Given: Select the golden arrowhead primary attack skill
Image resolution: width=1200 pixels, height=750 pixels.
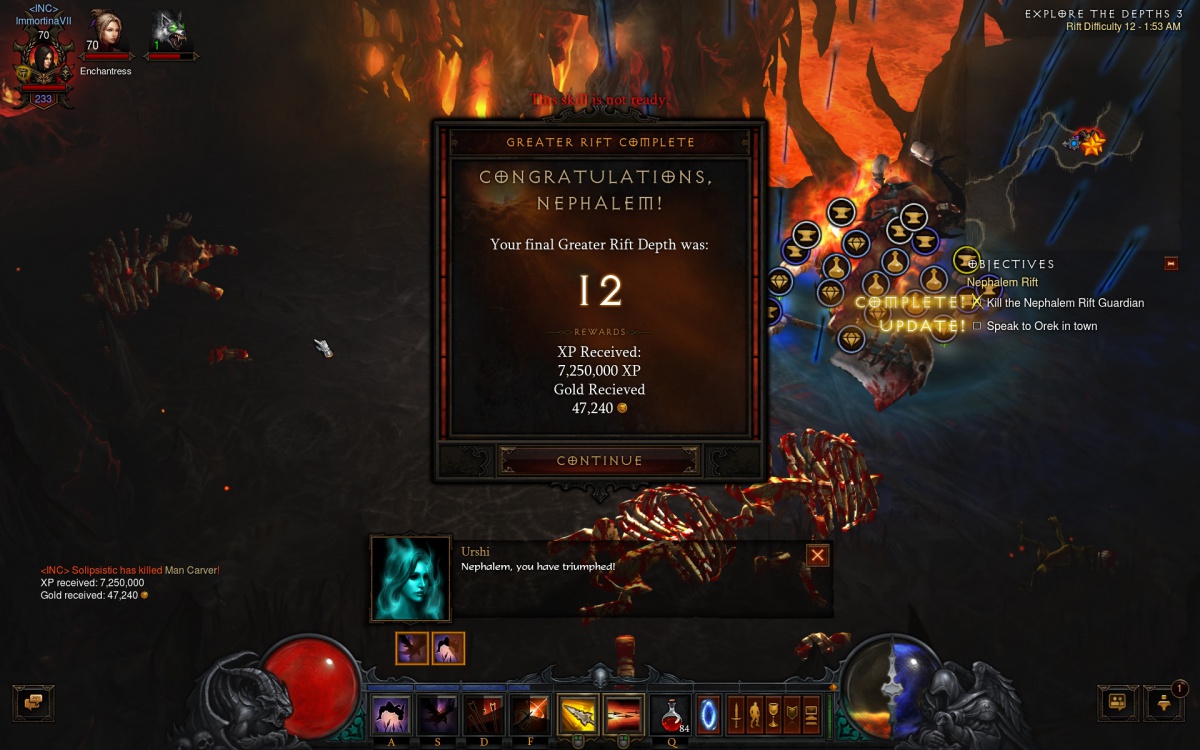Looking at the screenshot, I should [x=578, y=716].
